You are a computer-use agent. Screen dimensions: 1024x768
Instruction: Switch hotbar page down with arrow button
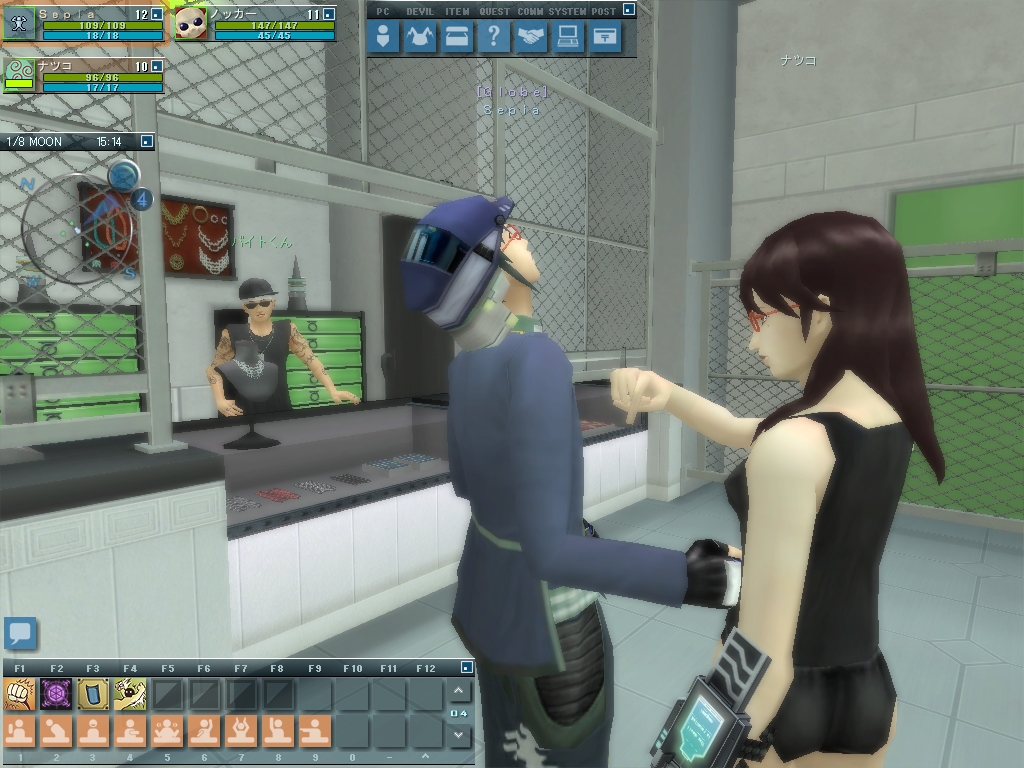point(459,735)
